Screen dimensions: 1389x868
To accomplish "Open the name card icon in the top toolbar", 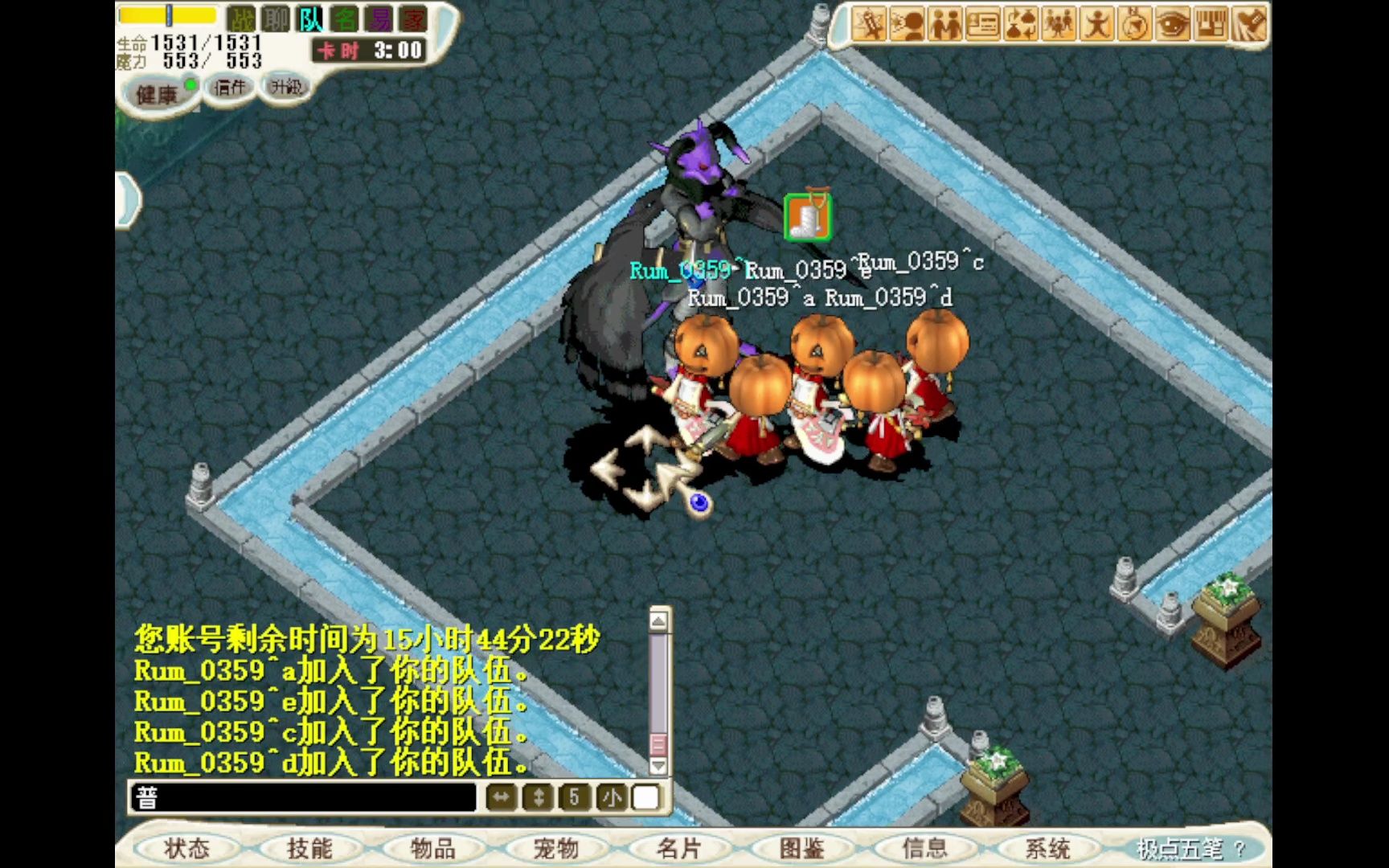I will click(x=981, y=24).
